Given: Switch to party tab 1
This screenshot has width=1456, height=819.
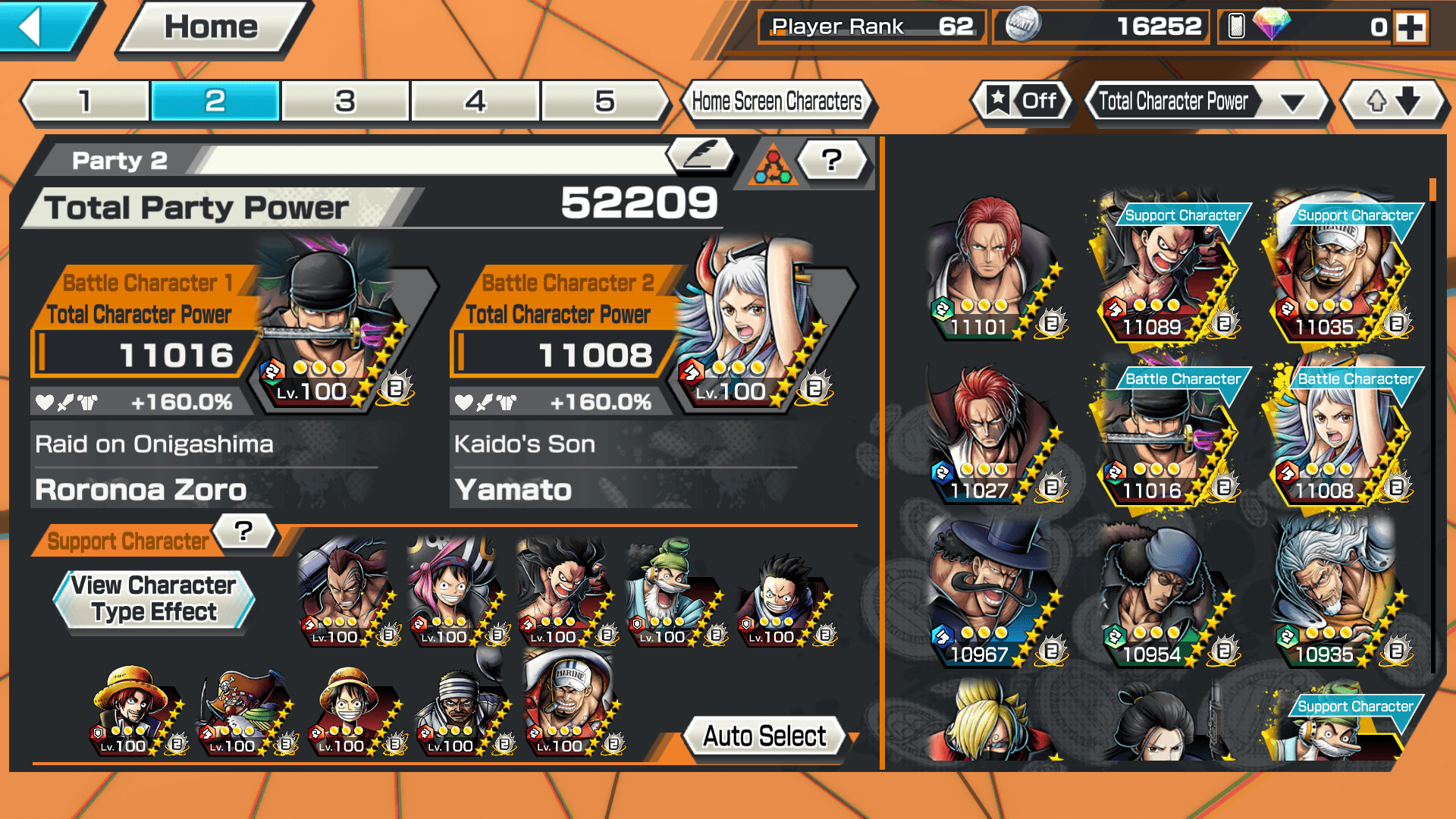Looking at the screenshot, I should 85,101.
